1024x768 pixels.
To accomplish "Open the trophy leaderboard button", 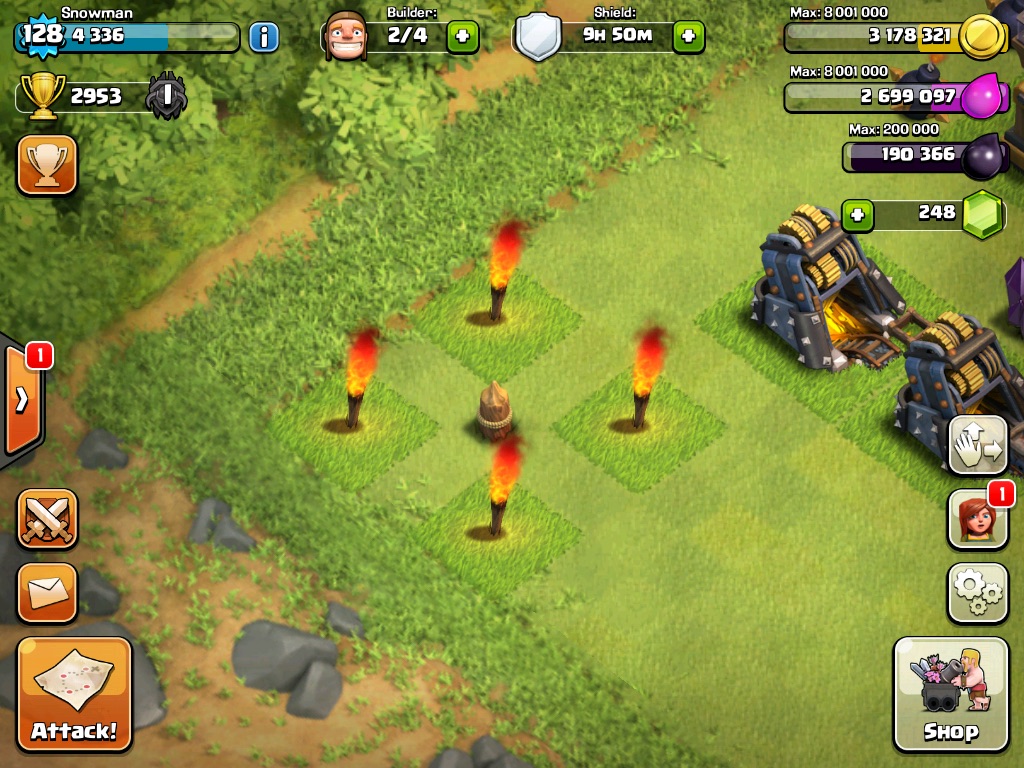I will click(x=47, y=164).
